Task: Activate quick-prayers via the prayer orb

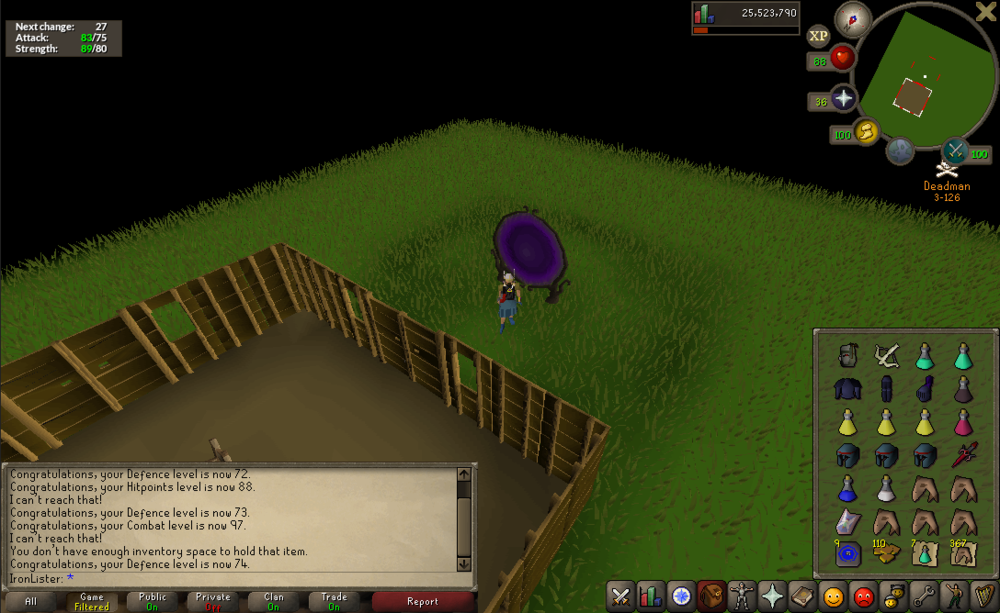Action: (844, 99)
